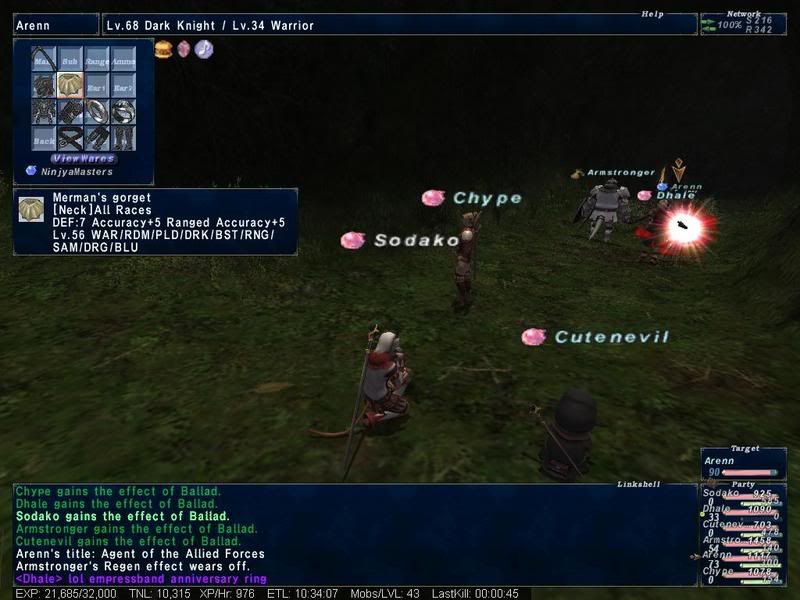Open the View Wares button

(x=84, y=158)
